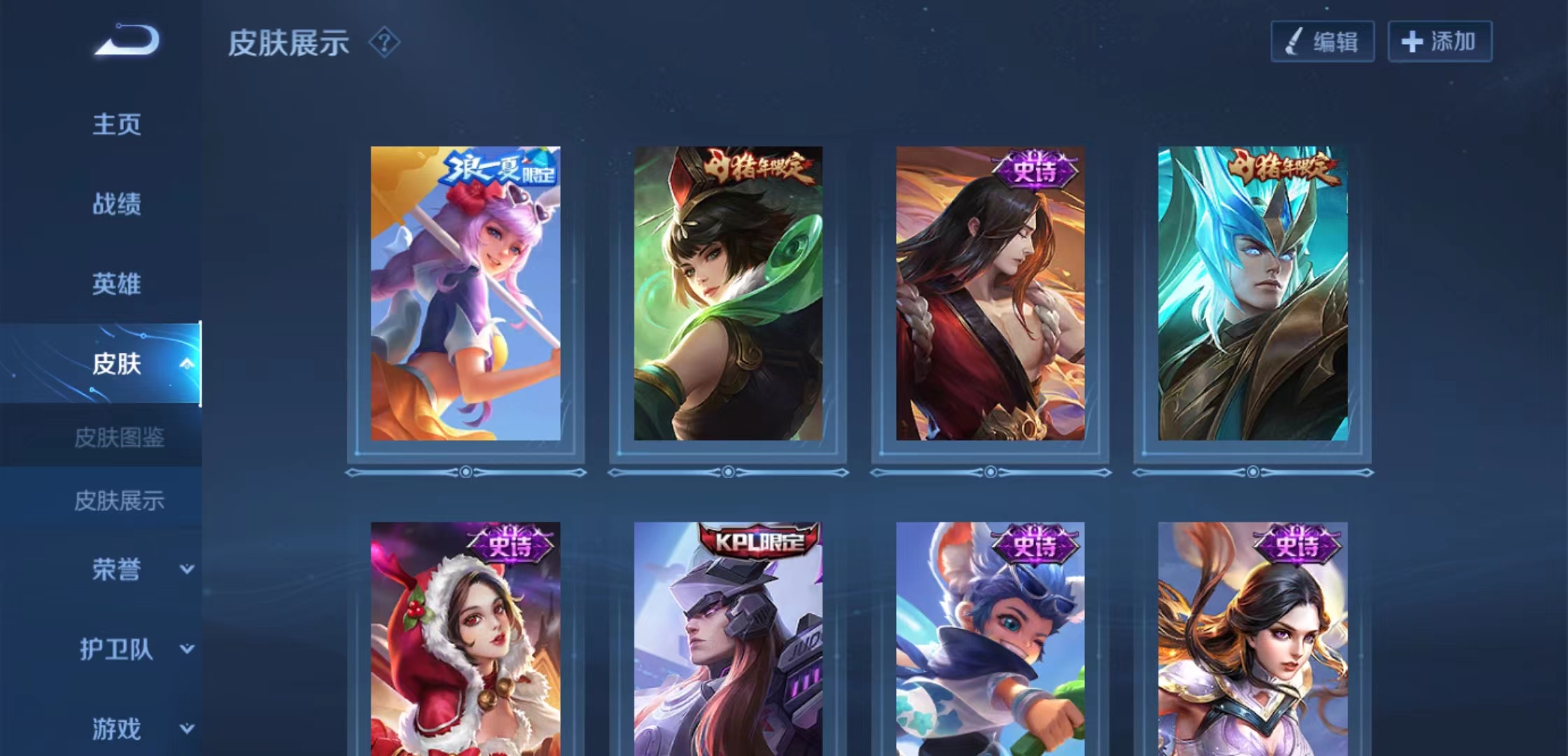The height and width of the screenshot is (756, 1568).
Task: Collapse the 皮肤 skin section
Action: pos(186,363)
